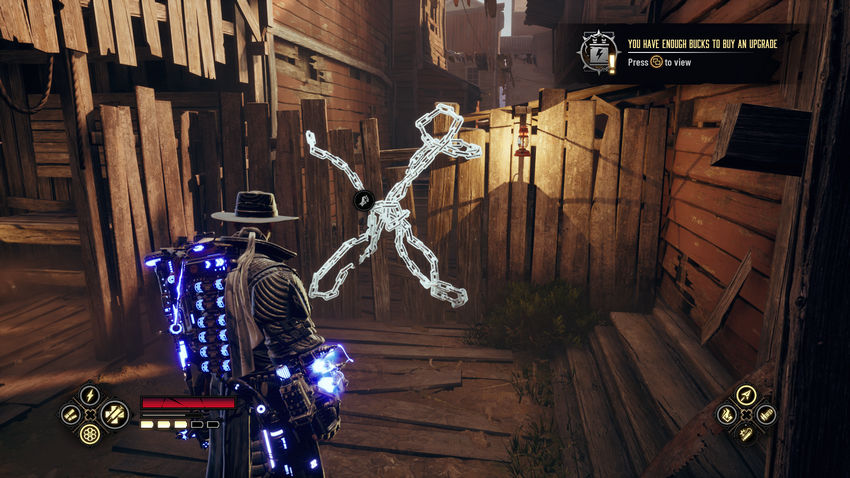Click the upgrade badge with exclamation mark

pos(600,53)
